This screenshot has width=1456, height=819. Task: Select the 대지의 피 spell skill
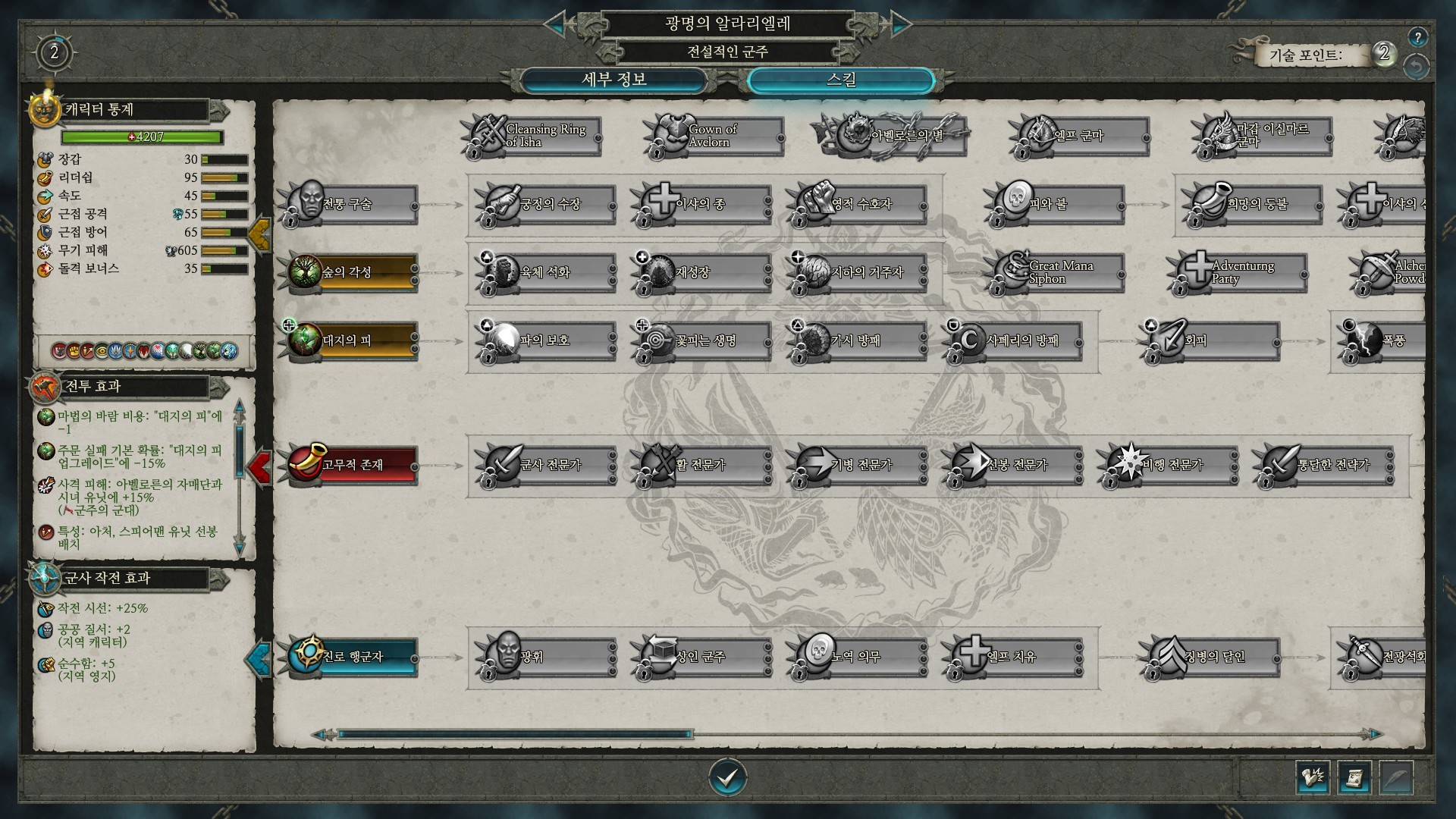[x=353, y=340]
